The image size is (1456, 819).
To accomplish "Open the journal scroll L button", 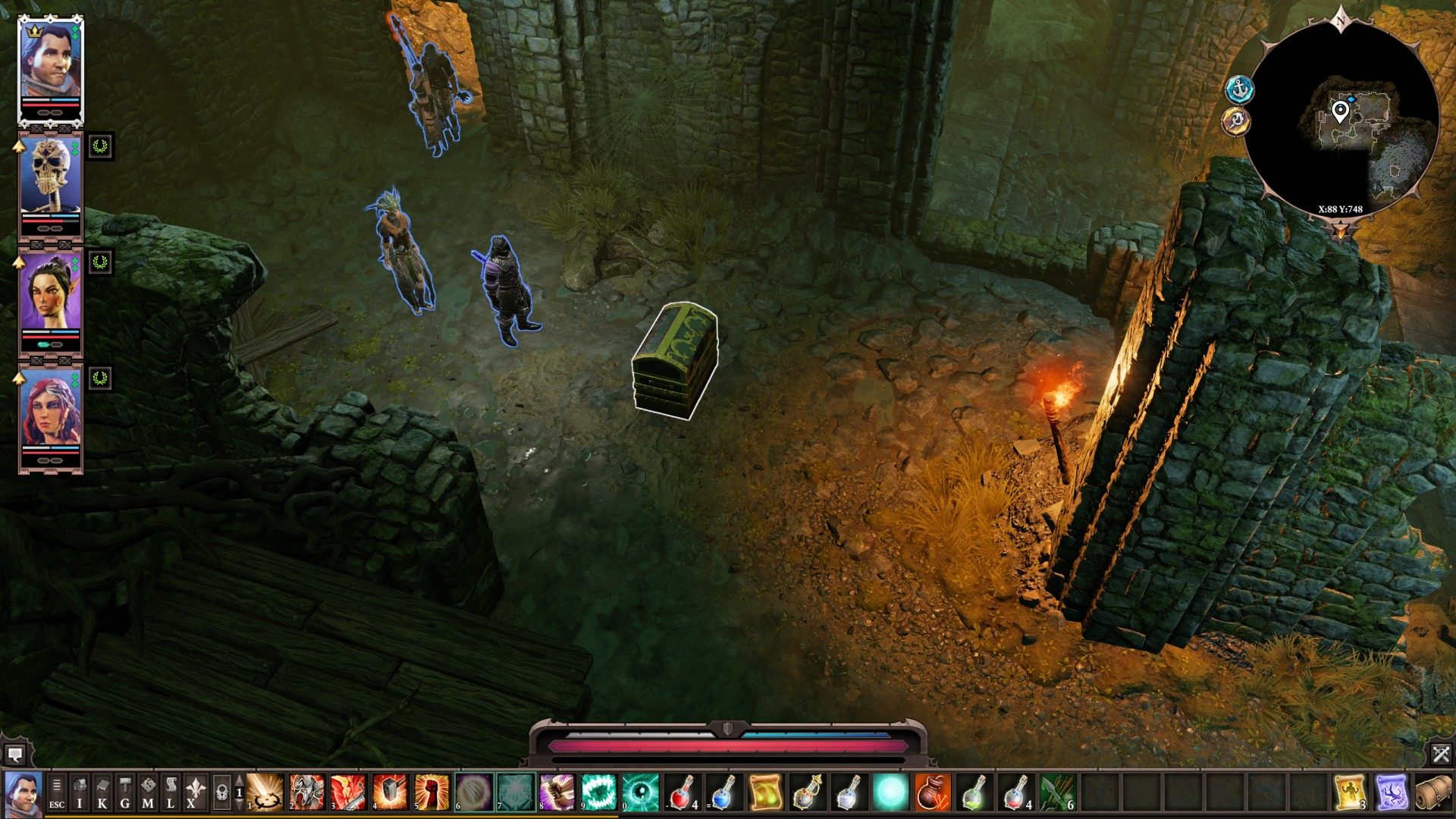I will [x=171, y=792].
